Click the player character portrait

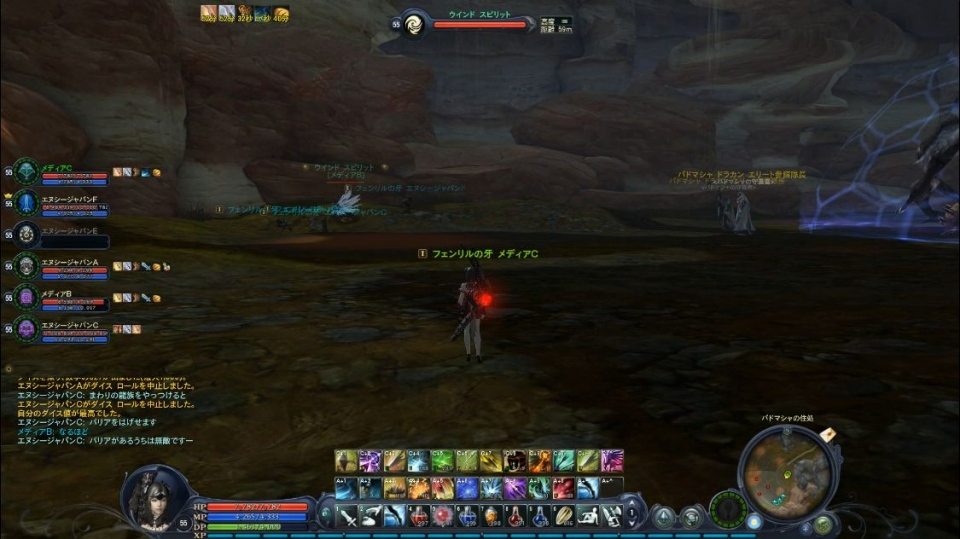tap(153, 497)
